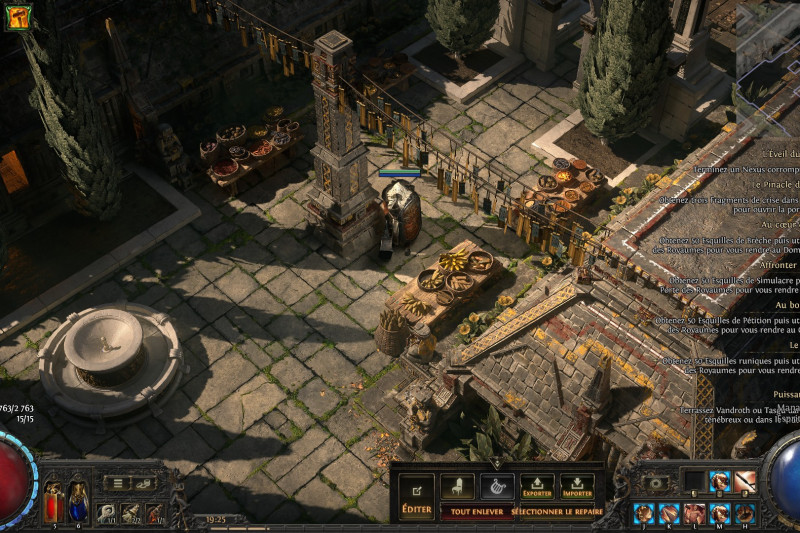Viewport: 800px width, 533px height.
Task: Click the Éditer hideout button
Action: [x=416, y=497]
